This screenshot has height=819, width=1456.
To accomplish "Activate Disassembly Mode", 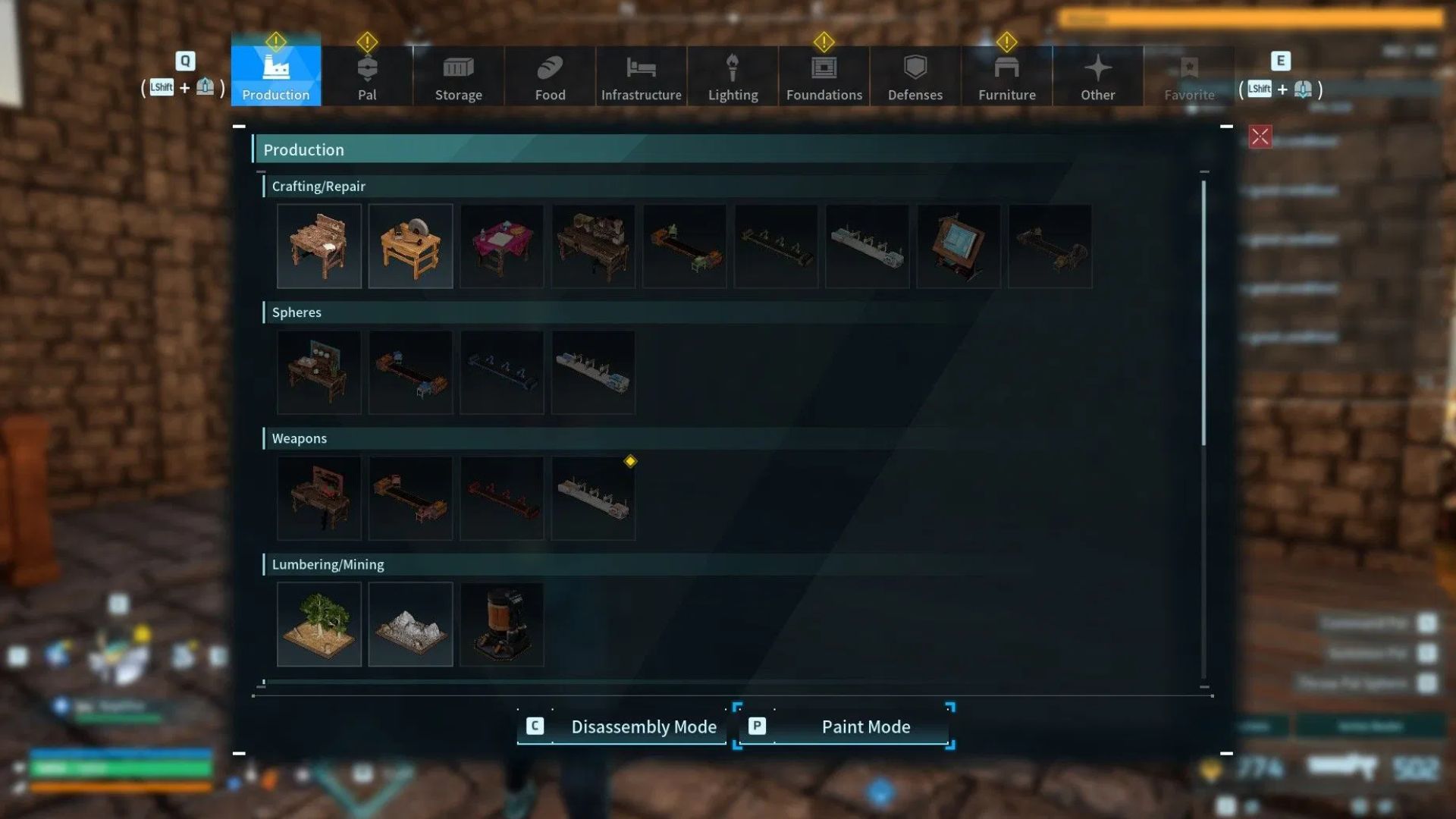I will coord(622,726).
